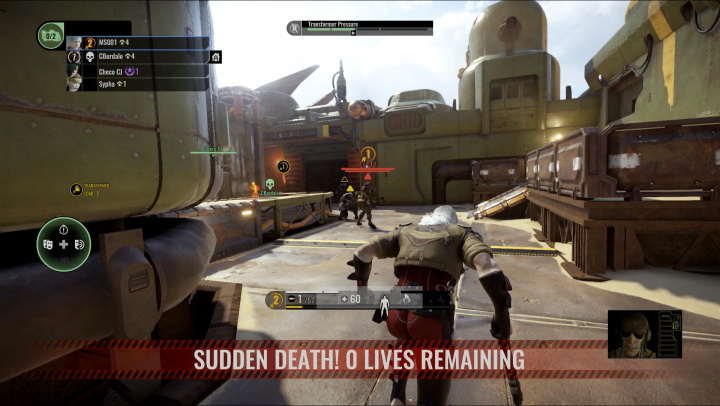Click the commander portrait thumbnail
The image size is (720, 406).
pos(645,334)
